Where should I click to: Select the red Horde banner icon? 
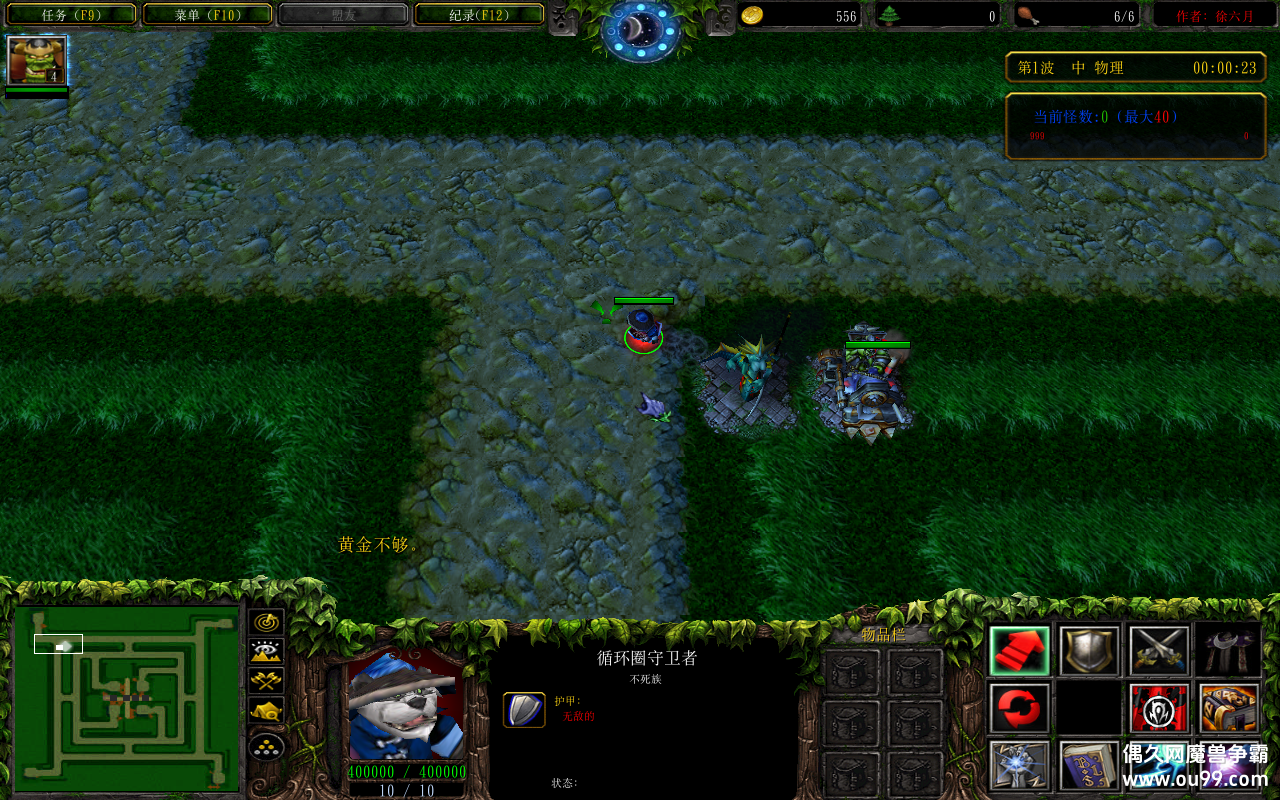[x=1159, y=708]
